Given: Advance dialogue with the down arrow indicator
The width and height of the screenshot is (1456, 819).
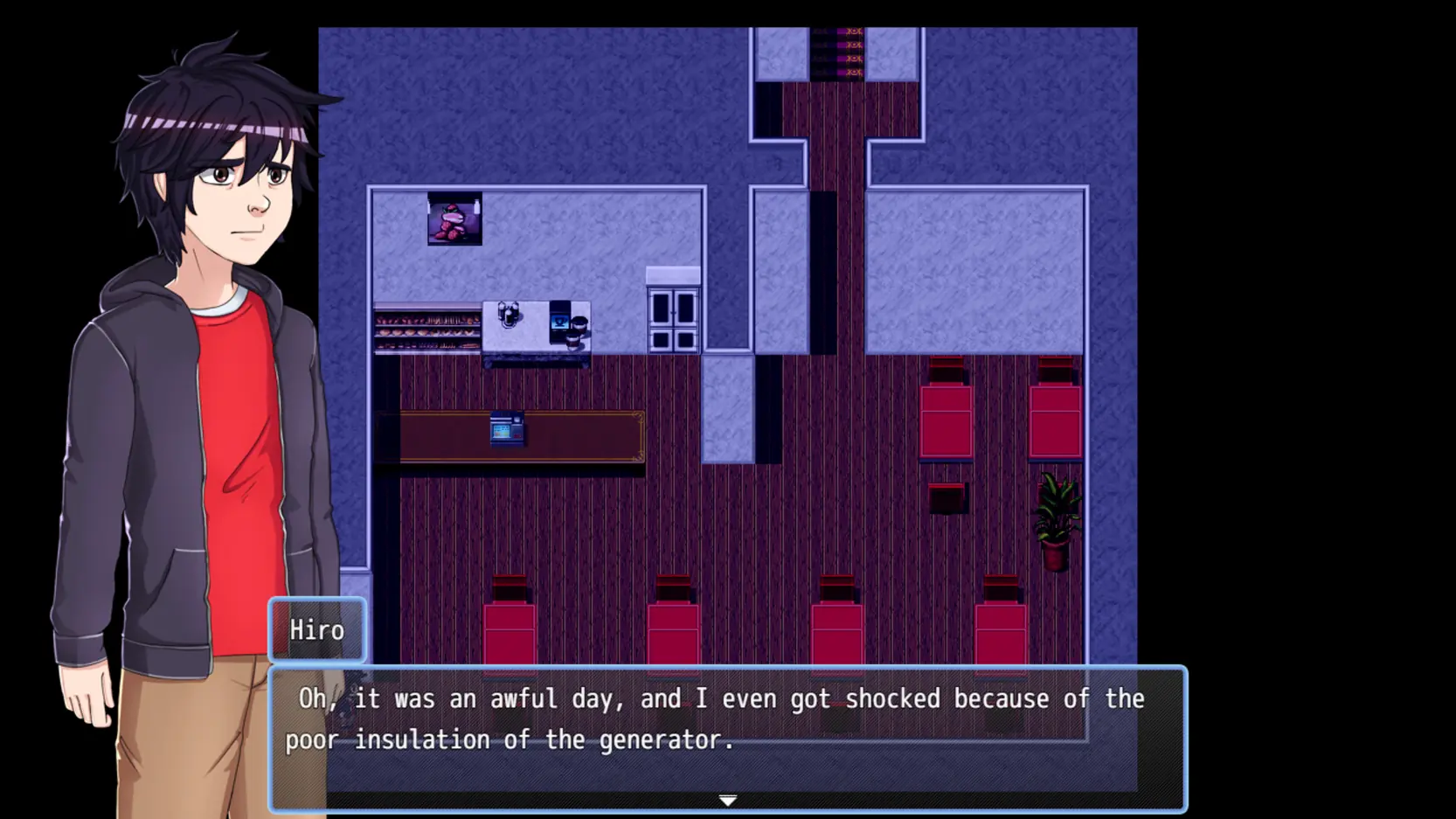Looking at the screenshot, I should [727, 800].
